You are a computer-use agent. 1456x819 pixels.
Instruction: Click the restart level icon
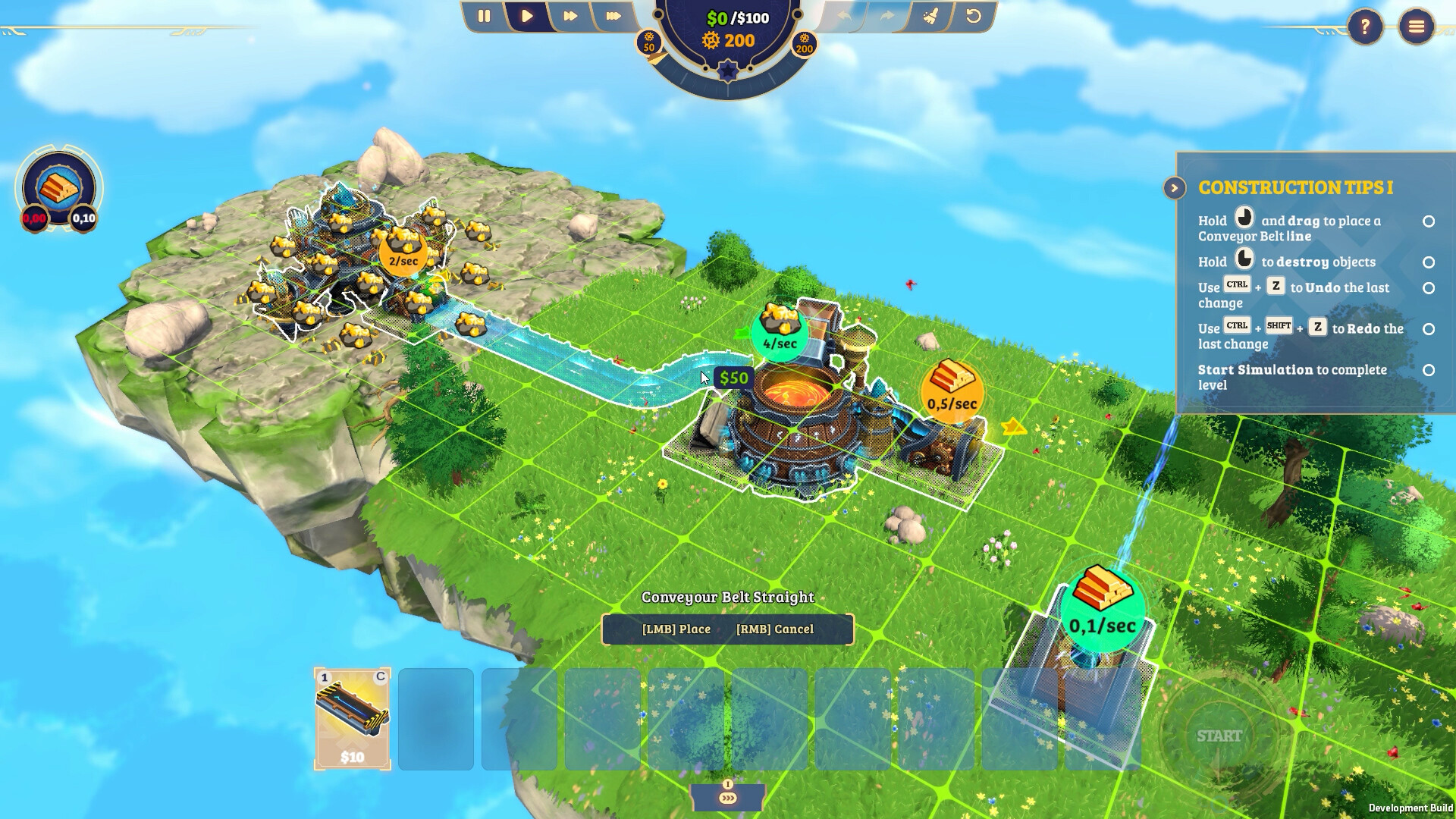(x=973, y=16)
